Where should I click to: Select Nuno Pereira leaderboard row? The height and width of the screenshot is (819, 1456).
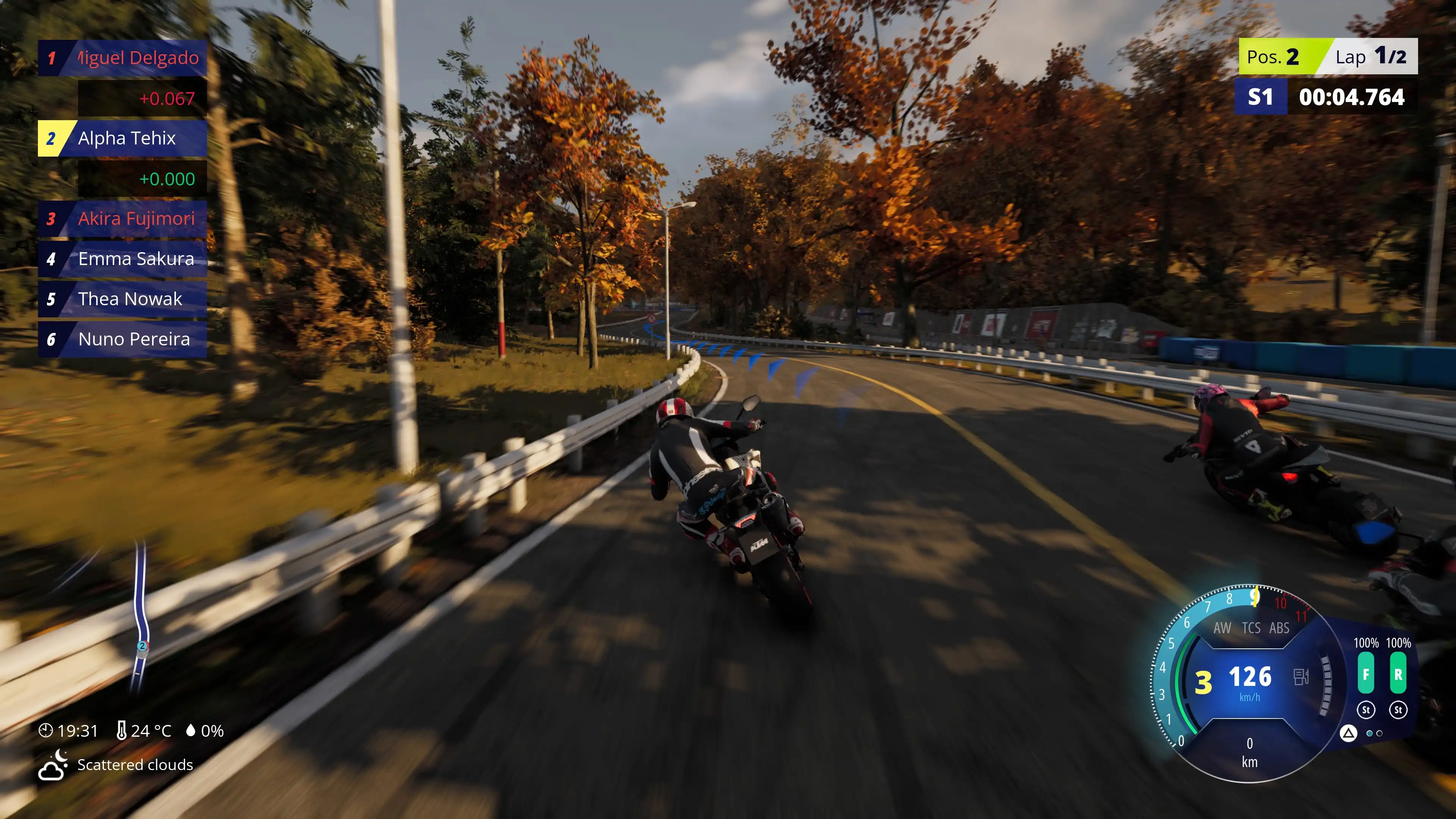(x=122, y=339)
